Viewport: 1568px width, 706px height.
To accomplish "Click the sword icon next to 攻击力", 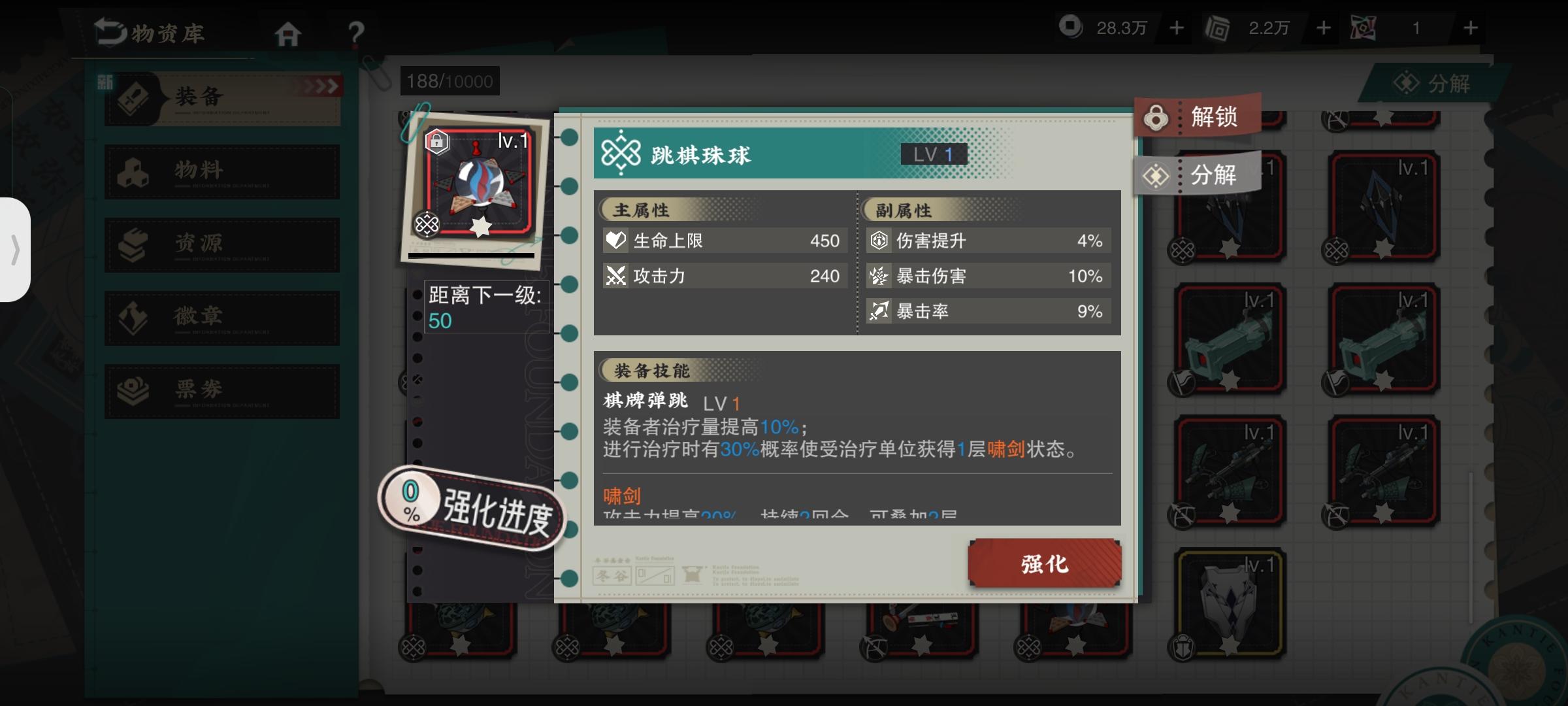I will 616,275.
